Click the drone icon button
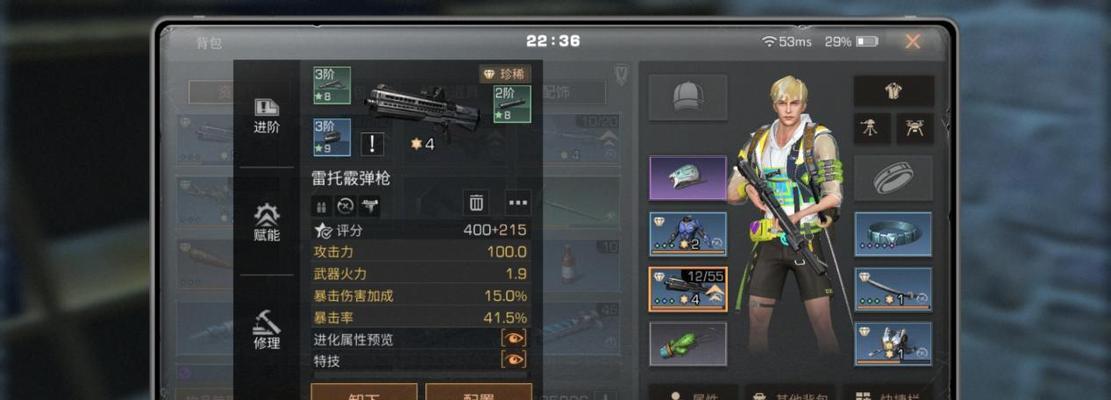1111x400 pixels. pos(915,127)
